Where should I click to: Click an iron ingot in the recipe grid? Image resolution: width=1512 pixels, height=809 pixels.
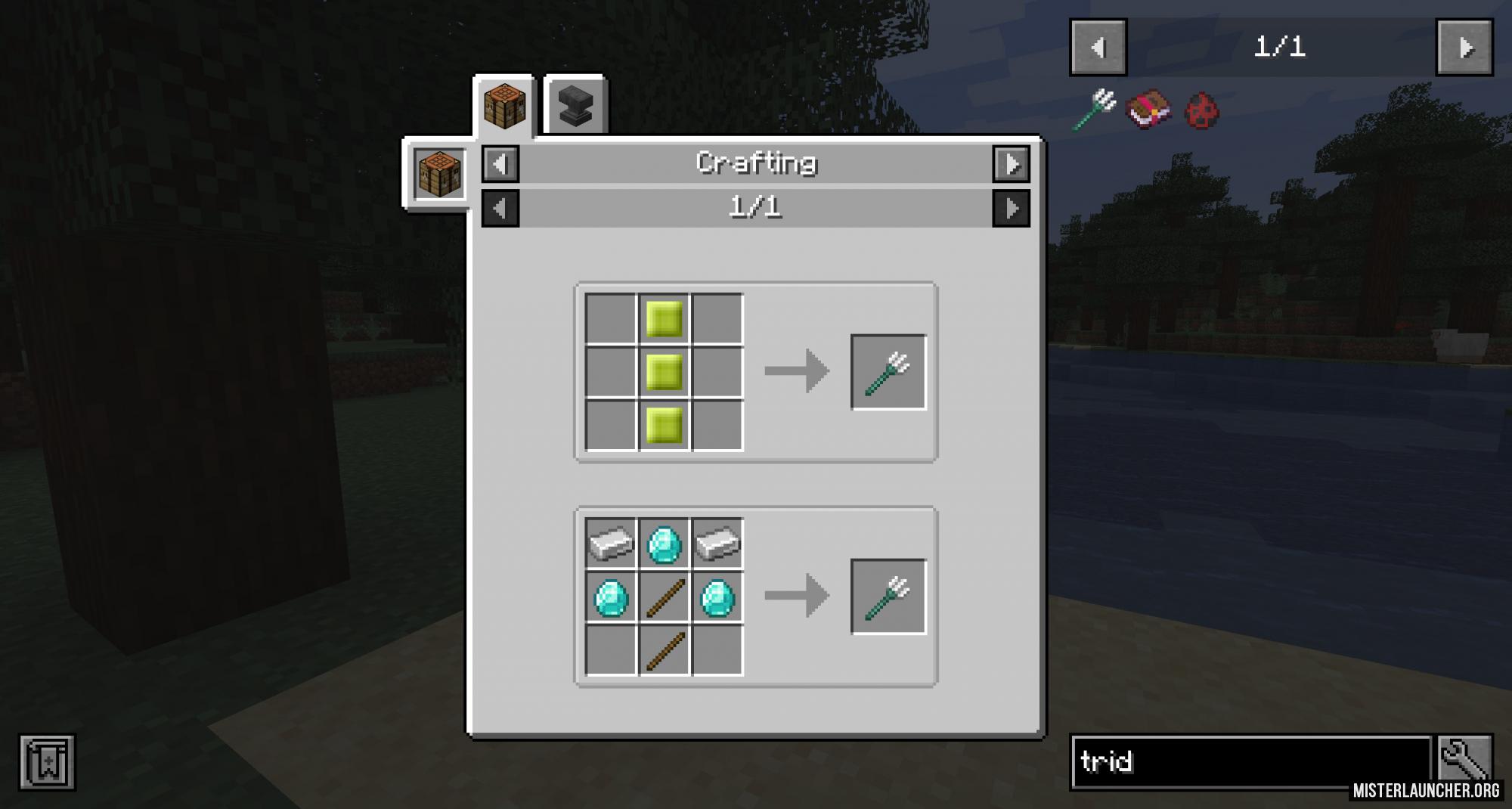click(609, 544)
